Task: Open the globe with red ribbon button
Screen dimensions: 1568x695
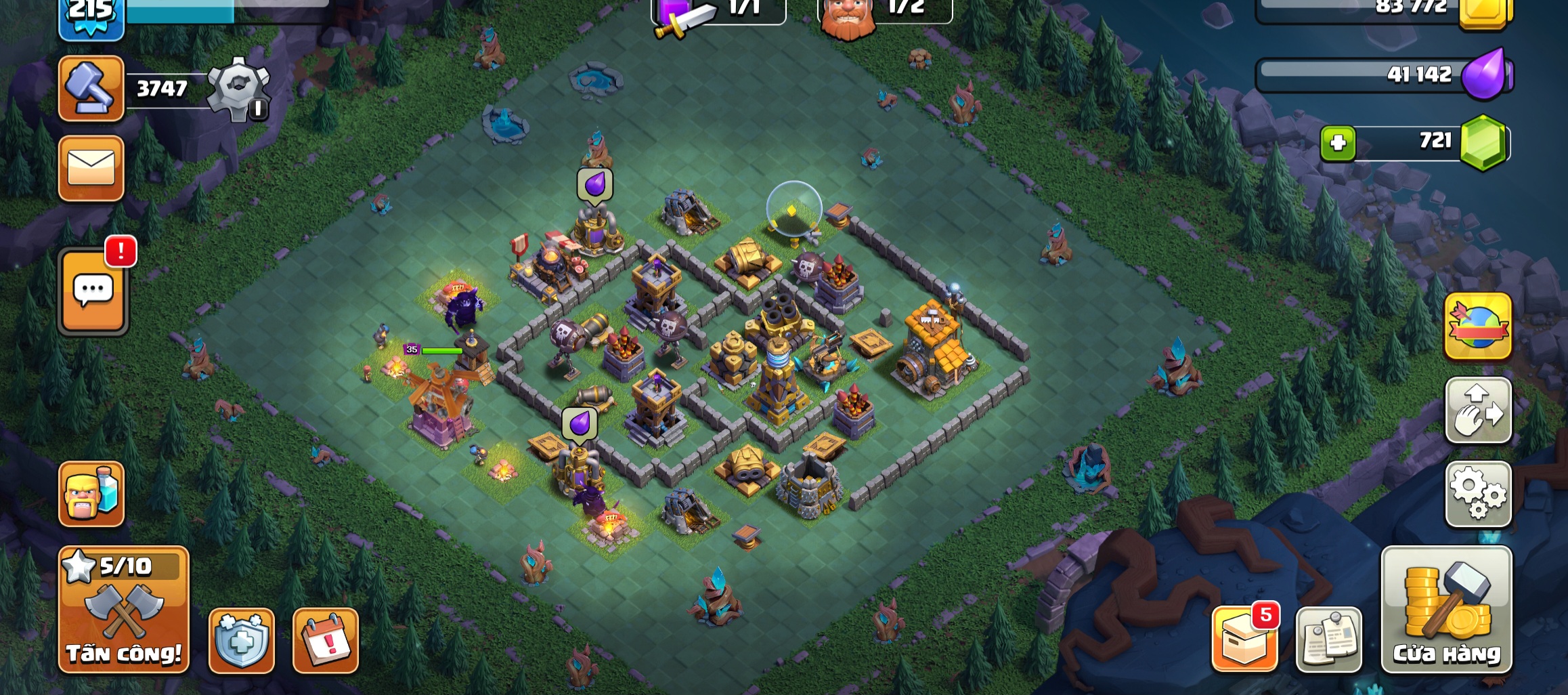Action: point(1478,327)
